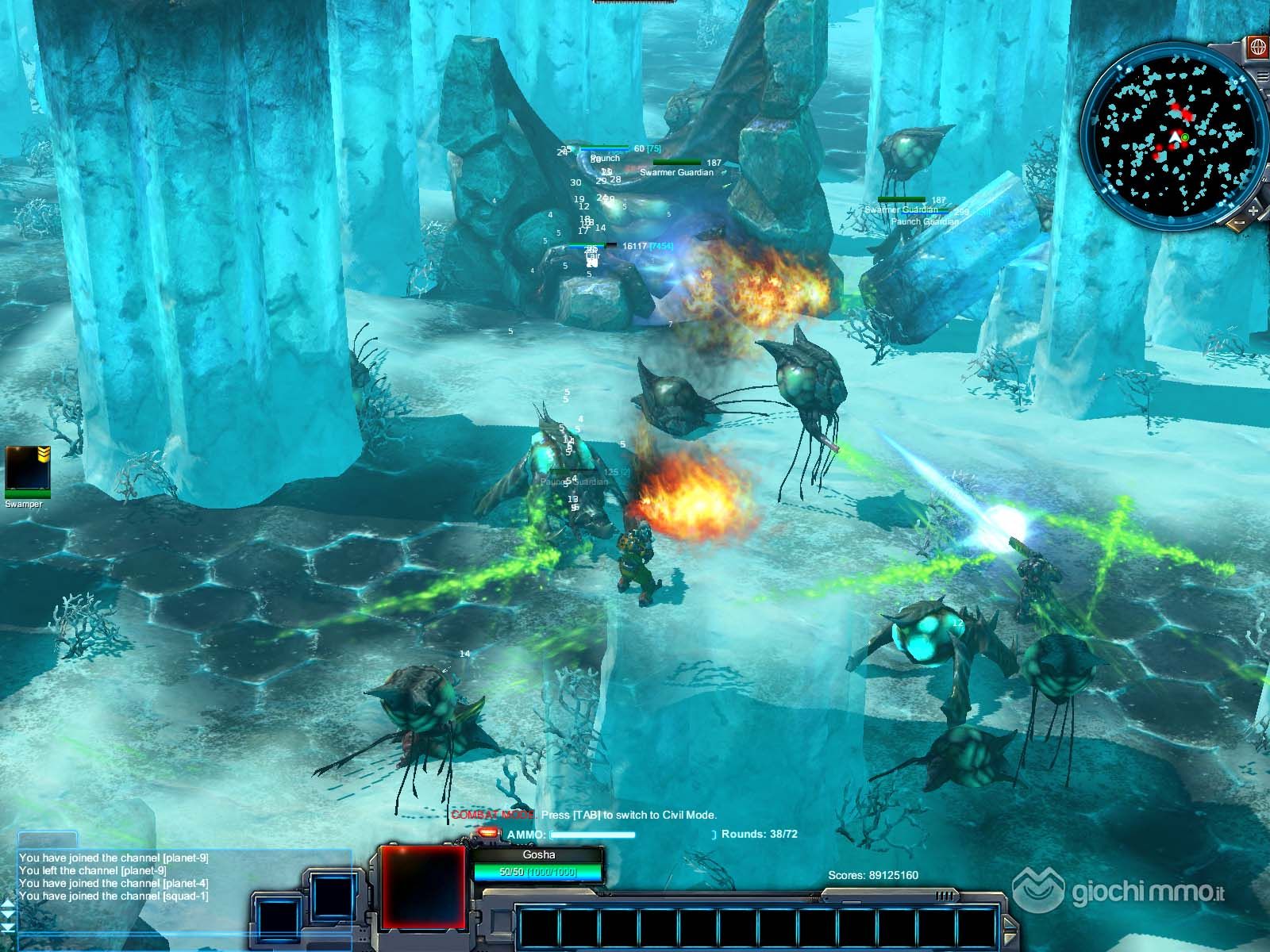Select the Swamper squad member portrait

28,470
